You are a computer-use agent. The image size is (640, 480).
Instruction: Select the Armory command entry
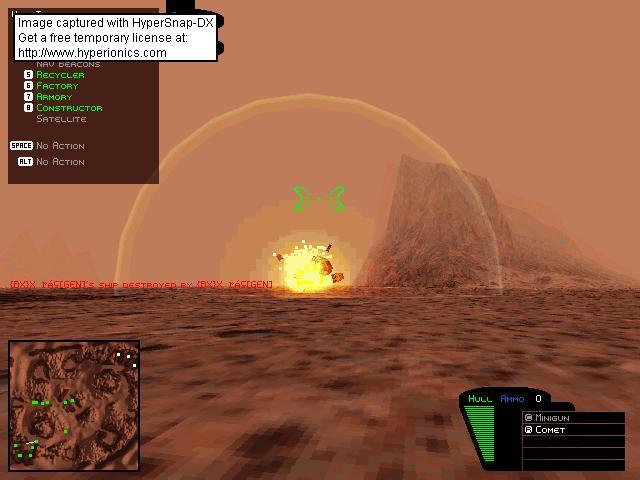coord(54,97)
